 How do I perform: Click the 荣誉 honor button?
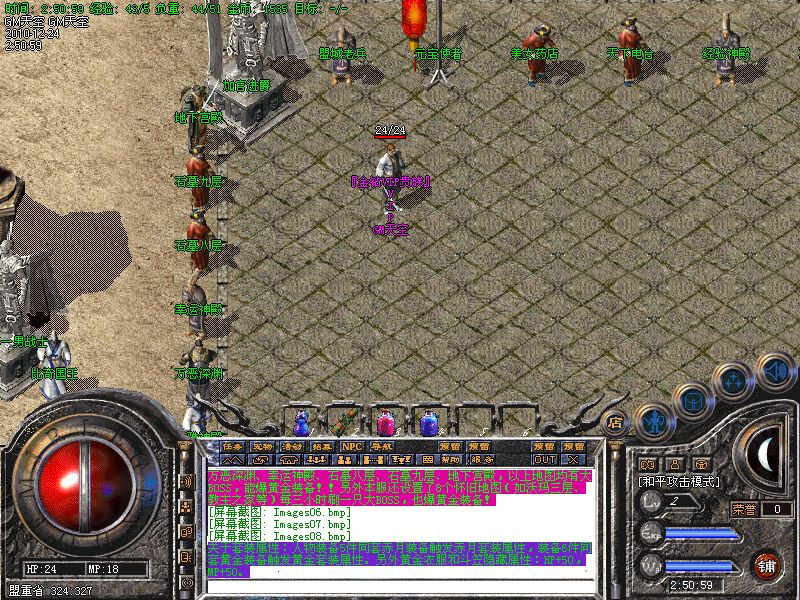point(744,509)
